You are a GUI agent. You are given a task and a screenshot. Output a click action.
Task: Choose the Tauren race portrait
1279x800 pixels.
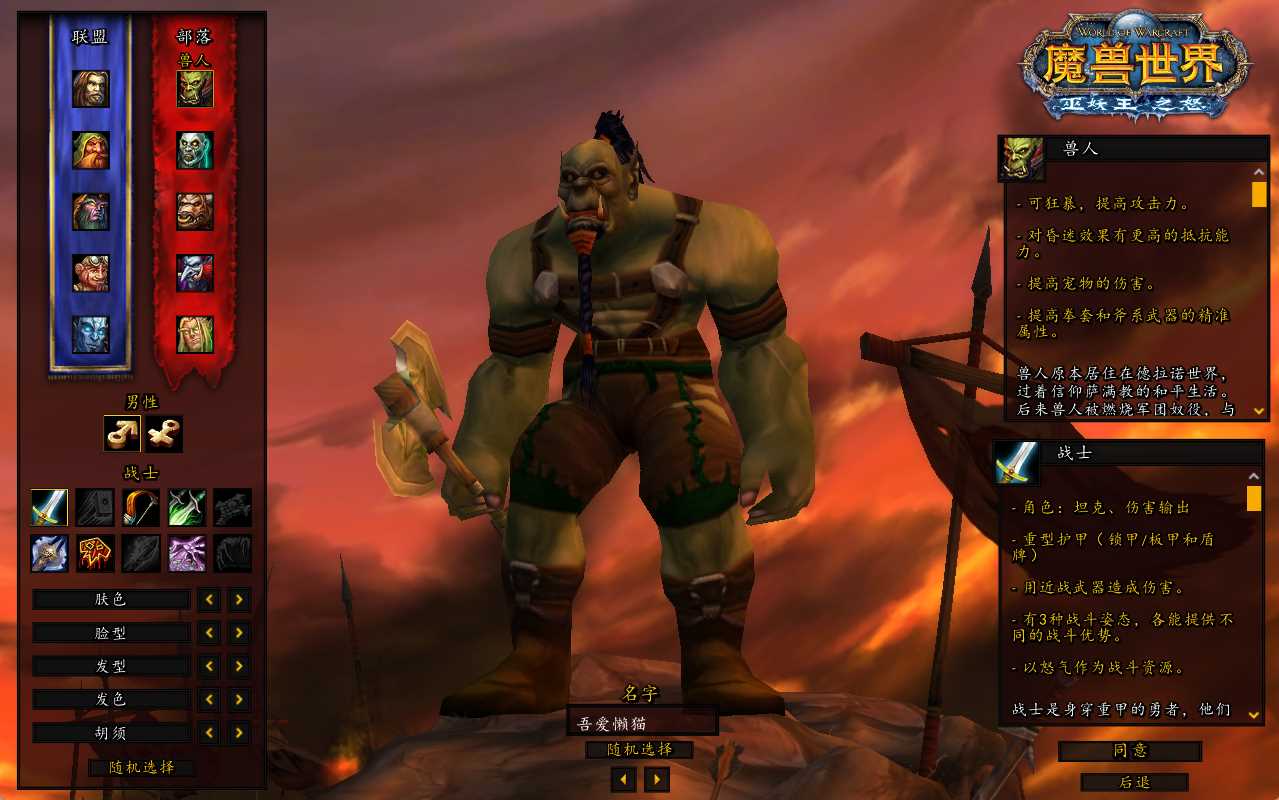[x=195, y=211]
